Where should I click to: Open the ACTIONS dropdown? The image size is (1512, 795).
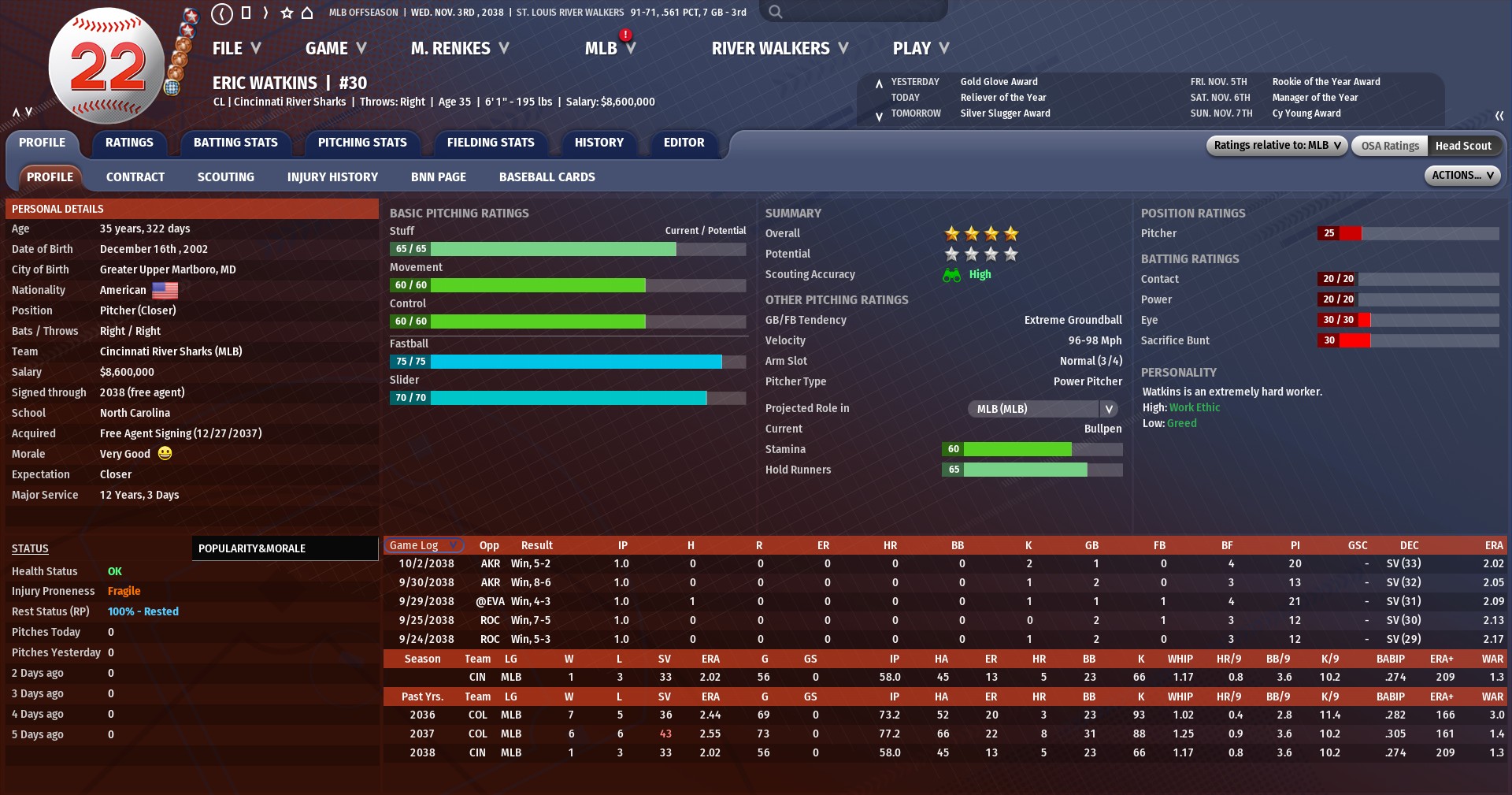click(x=1462, y=176)
